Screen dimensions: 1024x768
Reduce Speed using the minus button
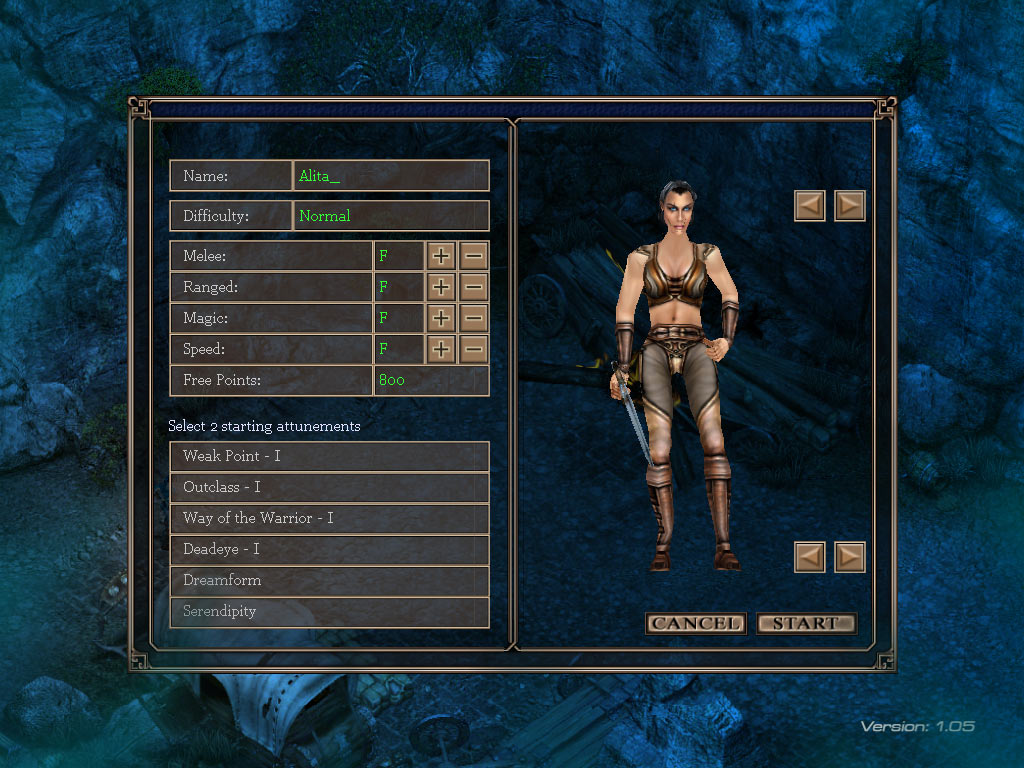[x=474, y=350]
